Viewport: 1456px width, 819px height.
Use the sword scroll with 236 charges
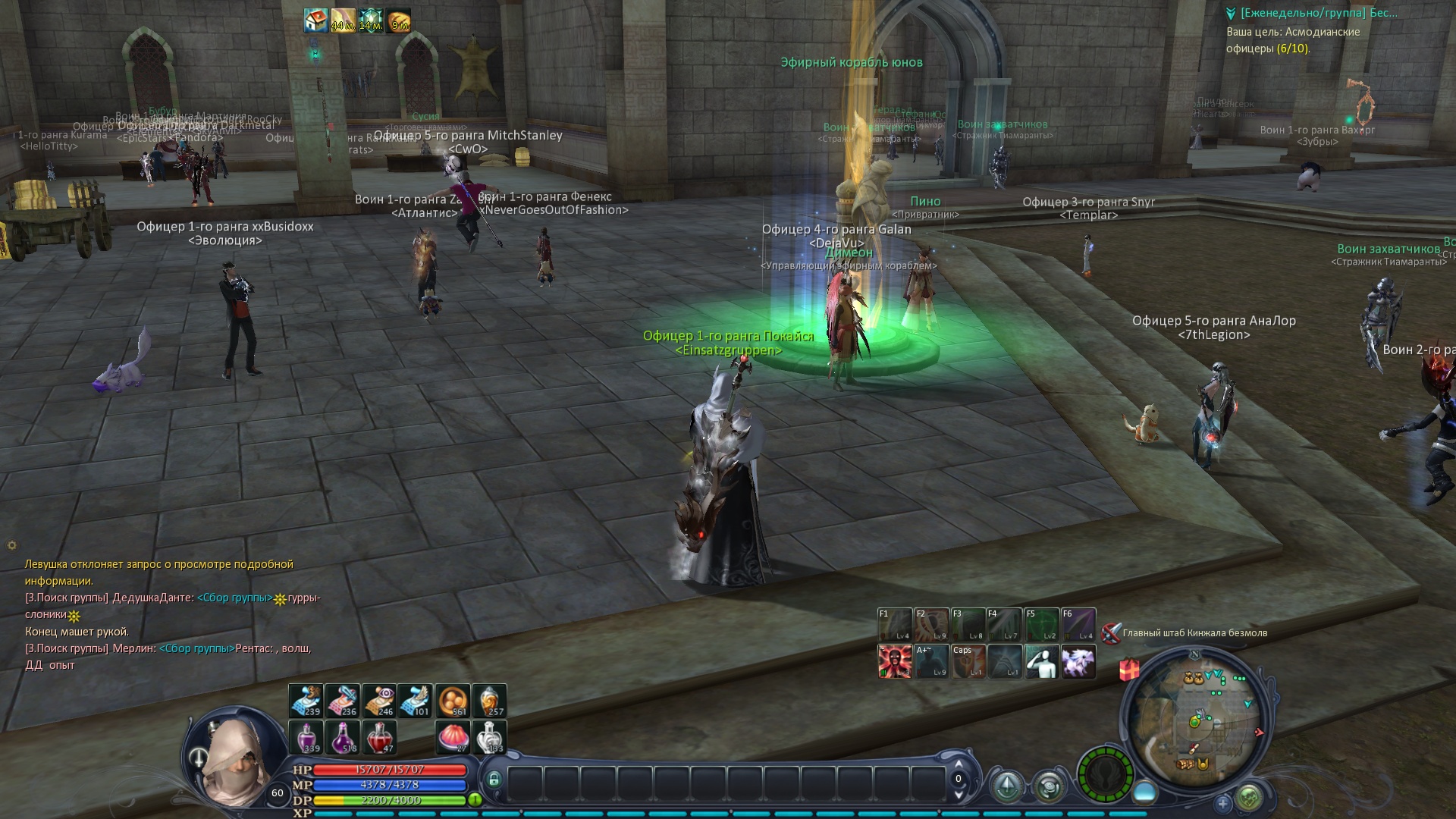(x=343, y=701)
